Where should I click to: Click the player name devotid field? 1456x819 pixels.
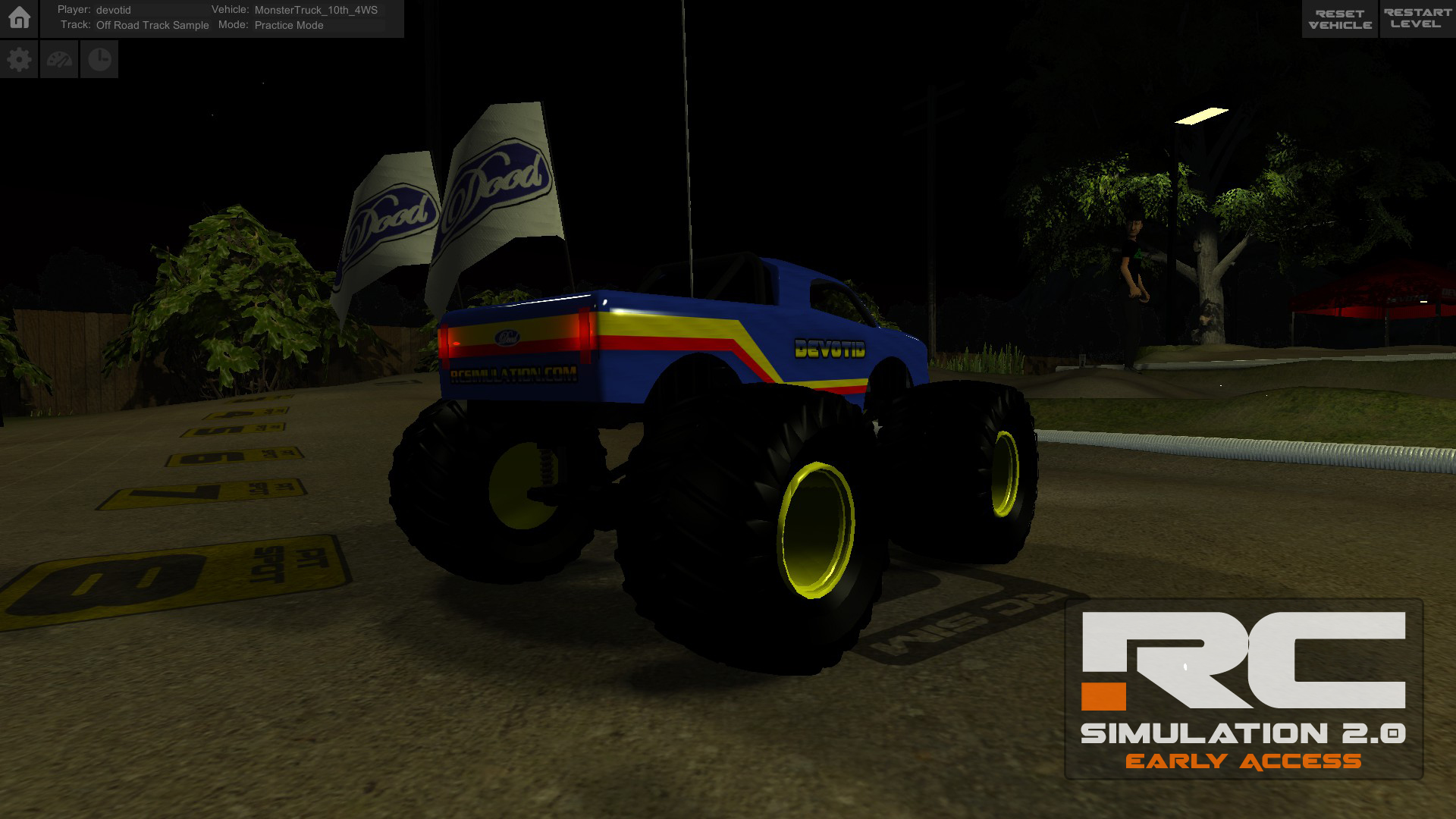112,11
